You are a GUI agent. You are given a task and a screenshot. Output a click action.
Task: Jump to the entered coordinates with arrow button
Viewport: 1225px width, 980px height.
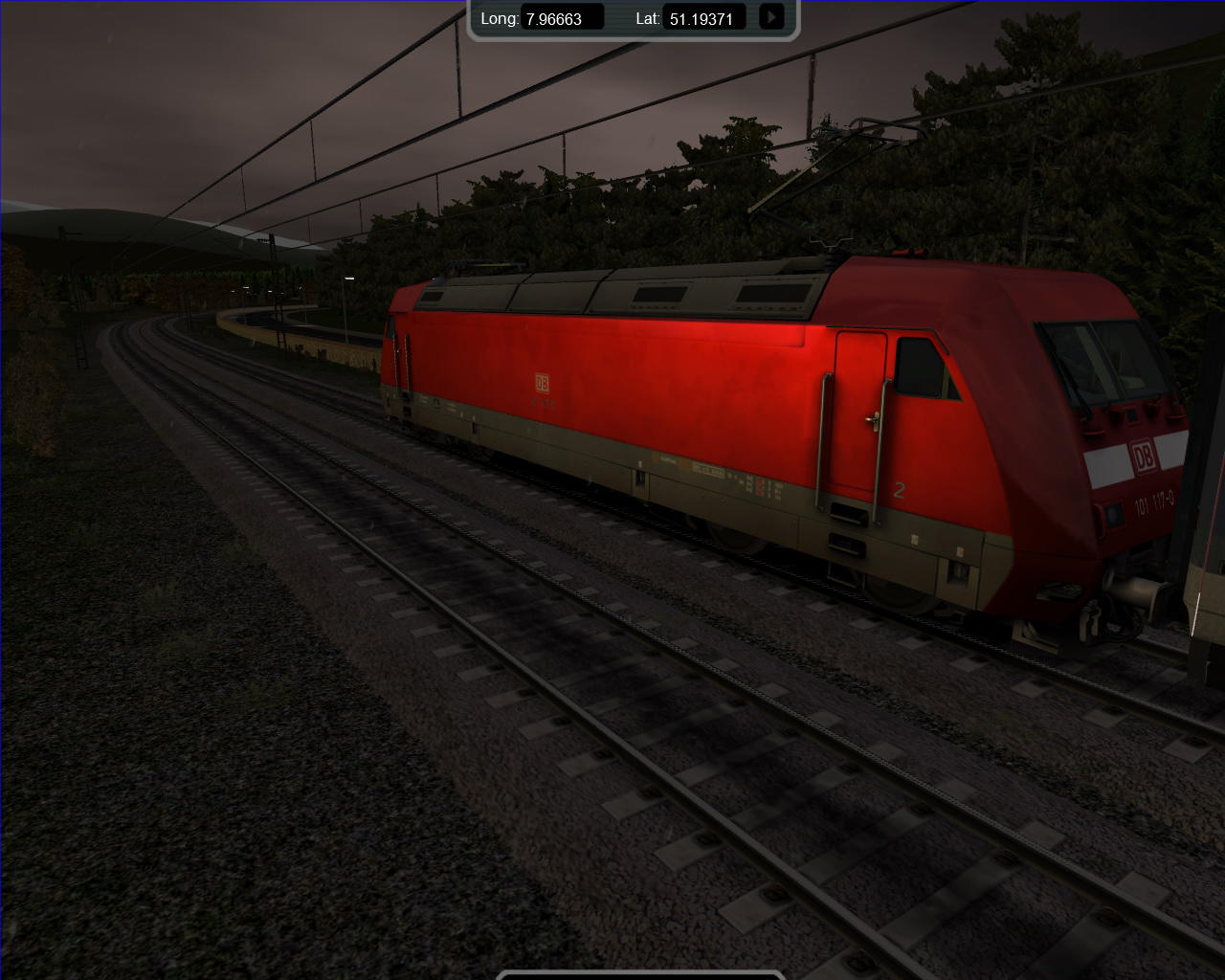pyautogui.click(x=770, y=17)
